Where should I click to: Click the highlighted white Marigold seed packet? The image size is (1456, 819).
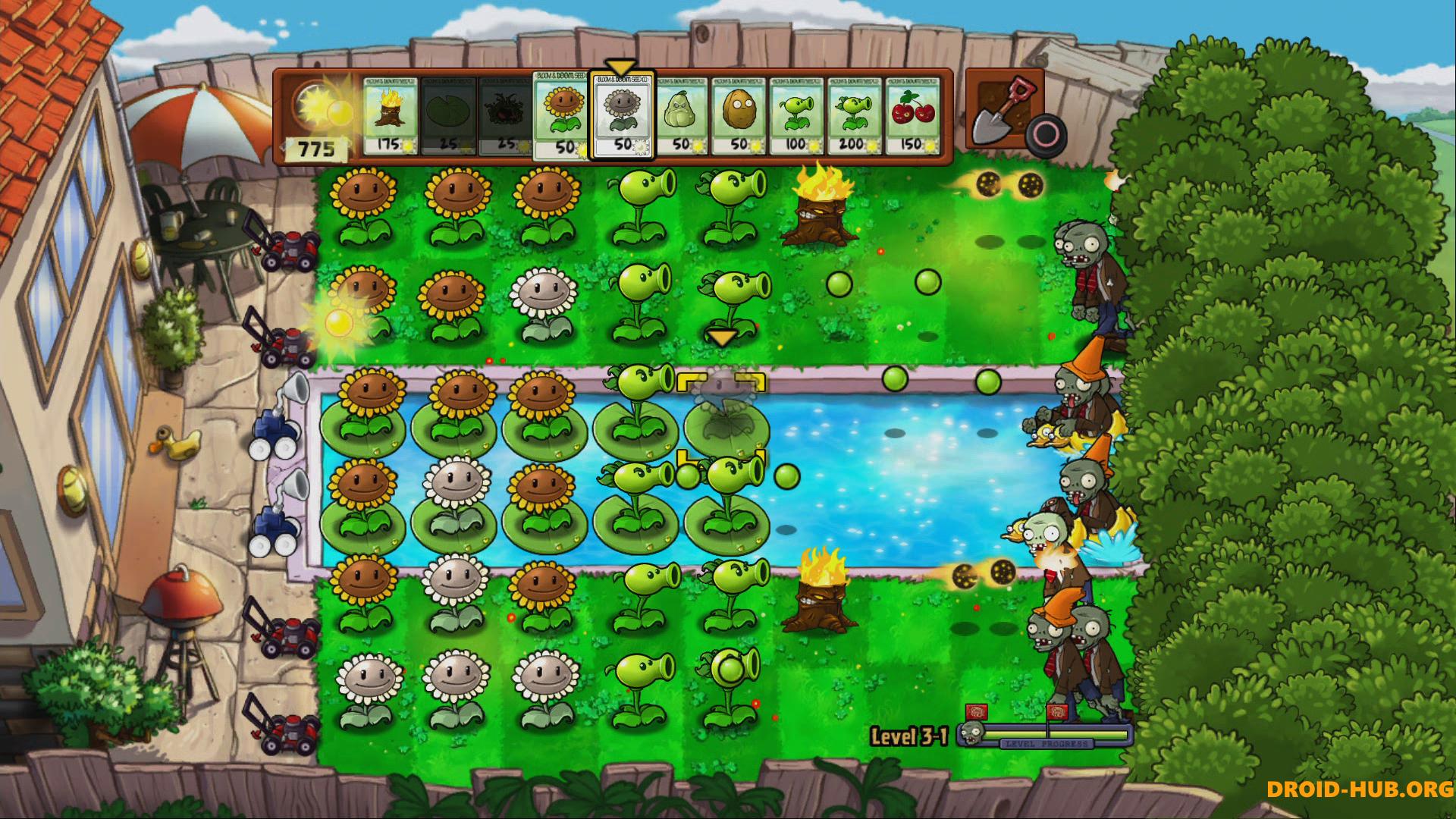click(622, 116)
